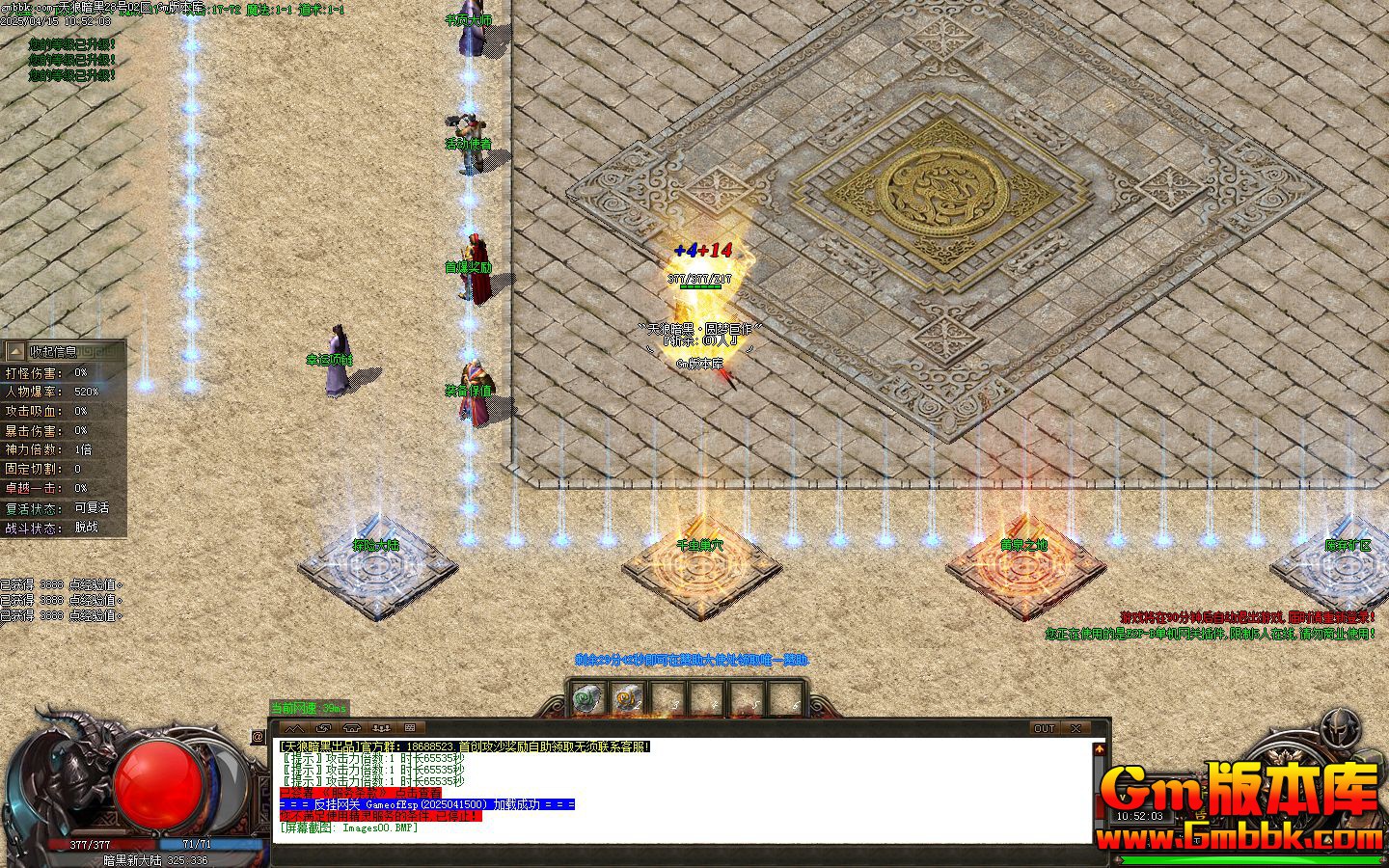Image resolution: width=1389 pixels, height=868 pixels.
Task: Select the green skill rune in hotbar slot 1
Action: pos(585,696)
